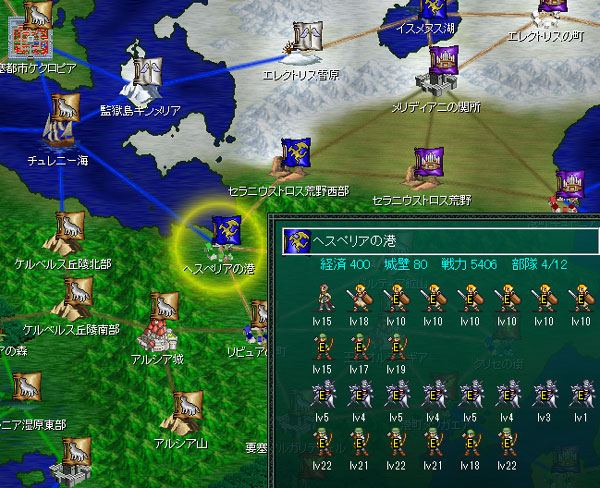Select the prison island 監獄島キンメリア node
Viewport: 600px width, 488px height.
(x=147, y=71)
